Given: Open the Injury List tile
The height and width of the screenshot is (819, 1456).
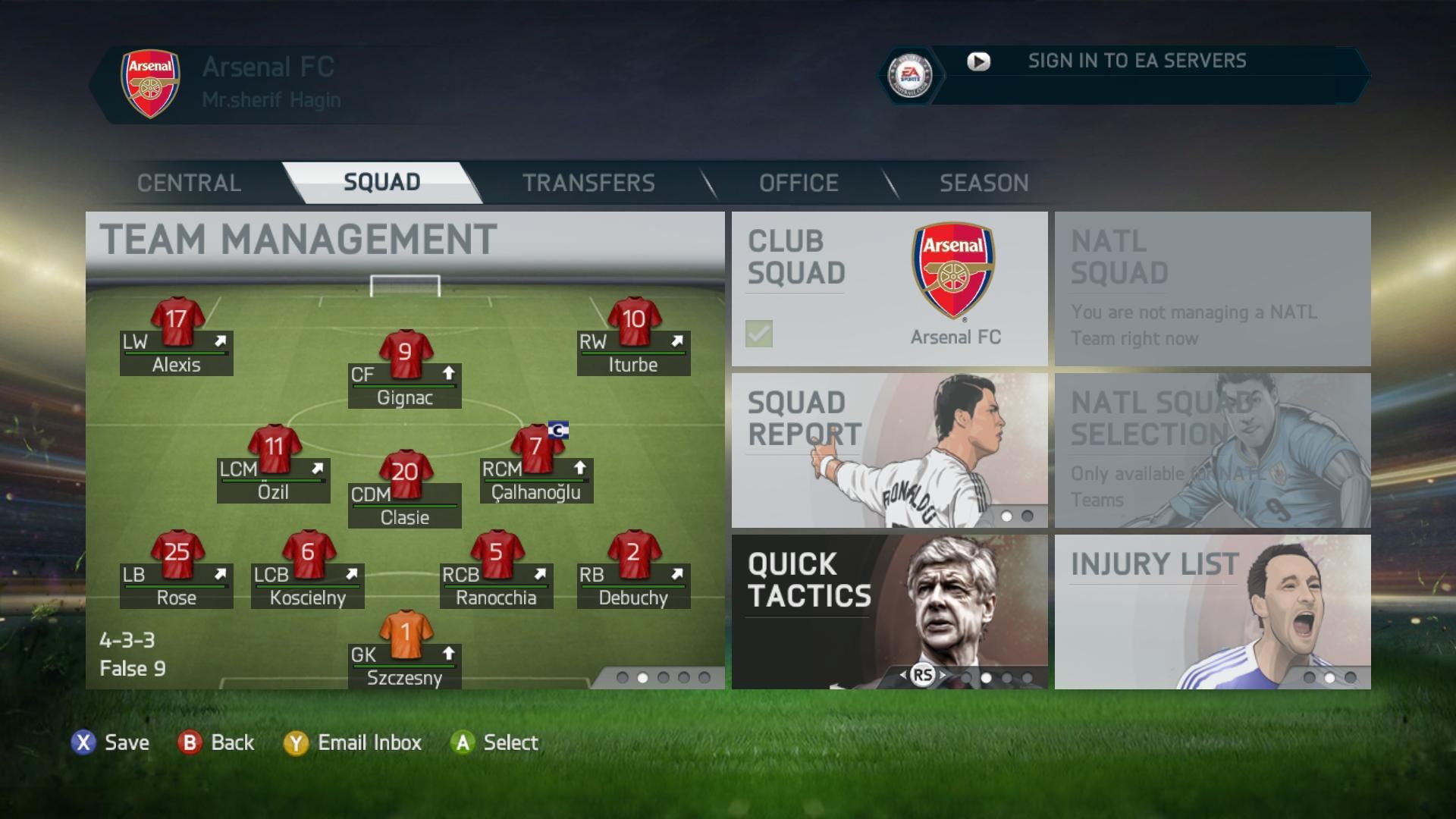Looking at the screenshot, I should point(1212,611).
